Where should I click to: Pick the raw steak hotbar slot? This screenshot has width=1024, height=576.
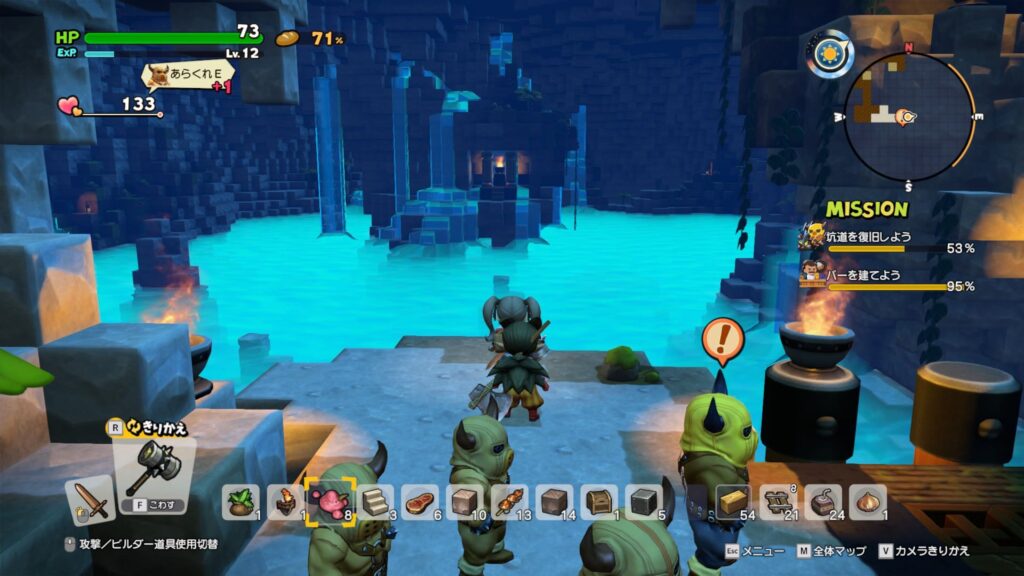pos(420,501)
